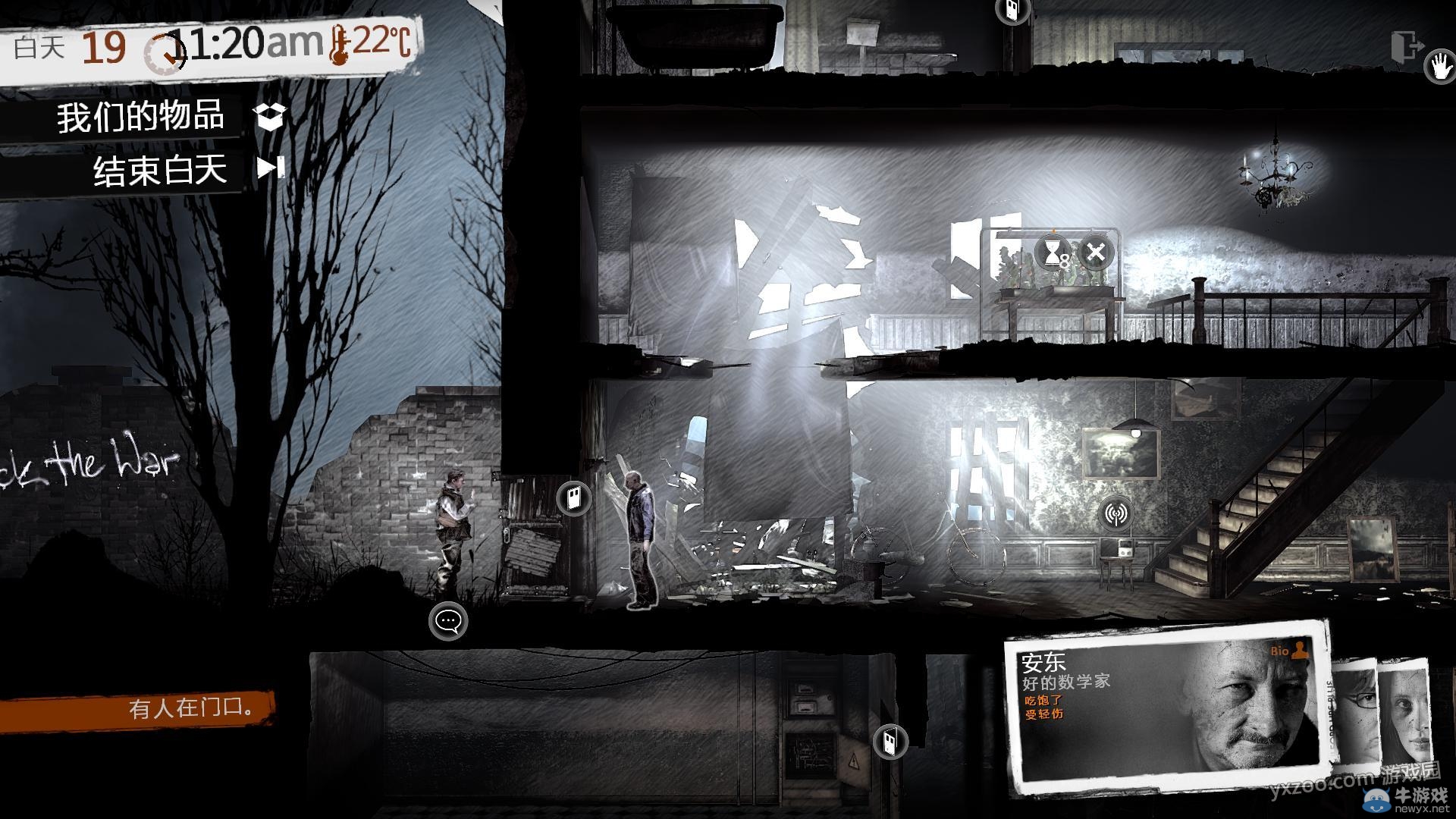Screen dimensions: 1456x819
Task: Select the hourglass timer icon over the planter
Action: pos(1053,253)
